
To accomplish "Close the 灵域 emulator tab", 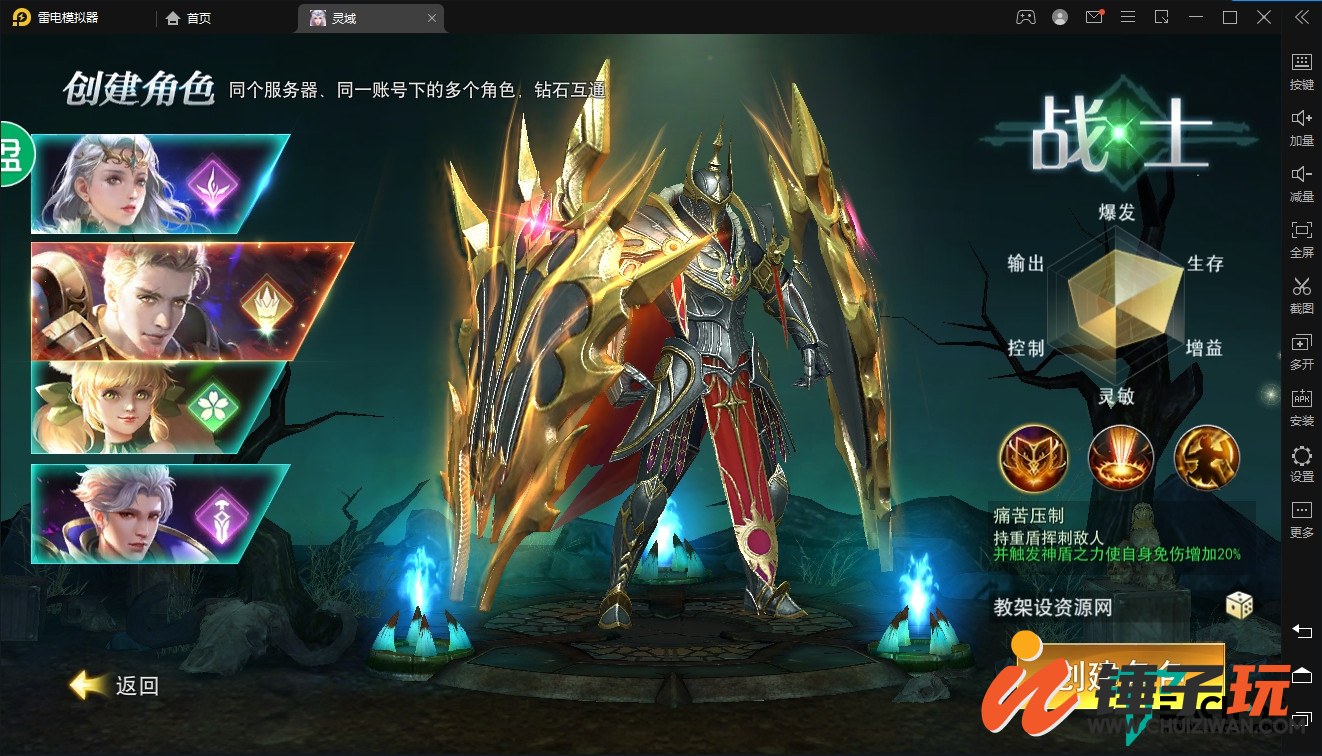I will 432,18.
